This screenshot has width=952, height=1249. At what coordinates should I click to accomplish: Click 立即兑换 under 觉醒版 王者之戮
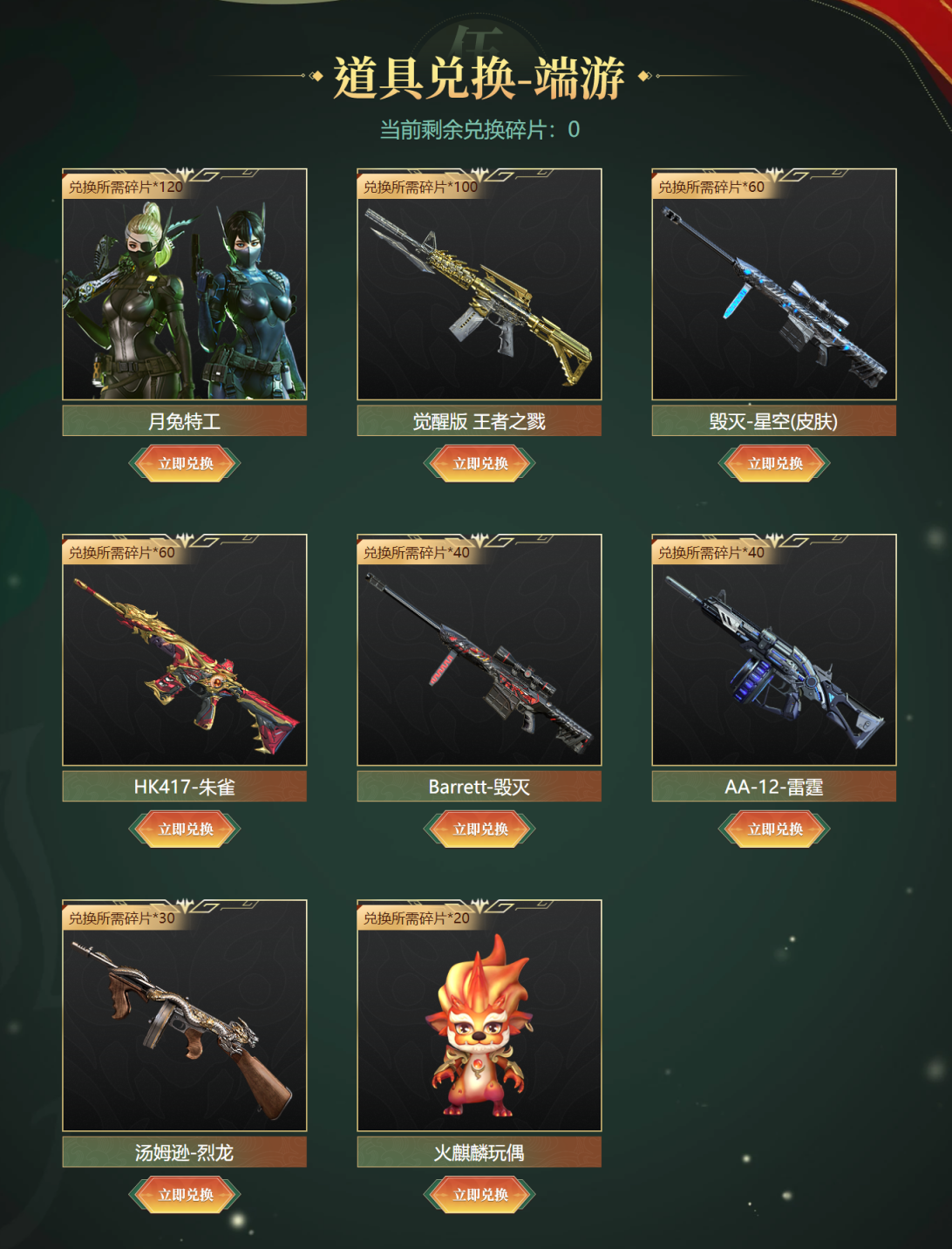click(x=479, y=463)
